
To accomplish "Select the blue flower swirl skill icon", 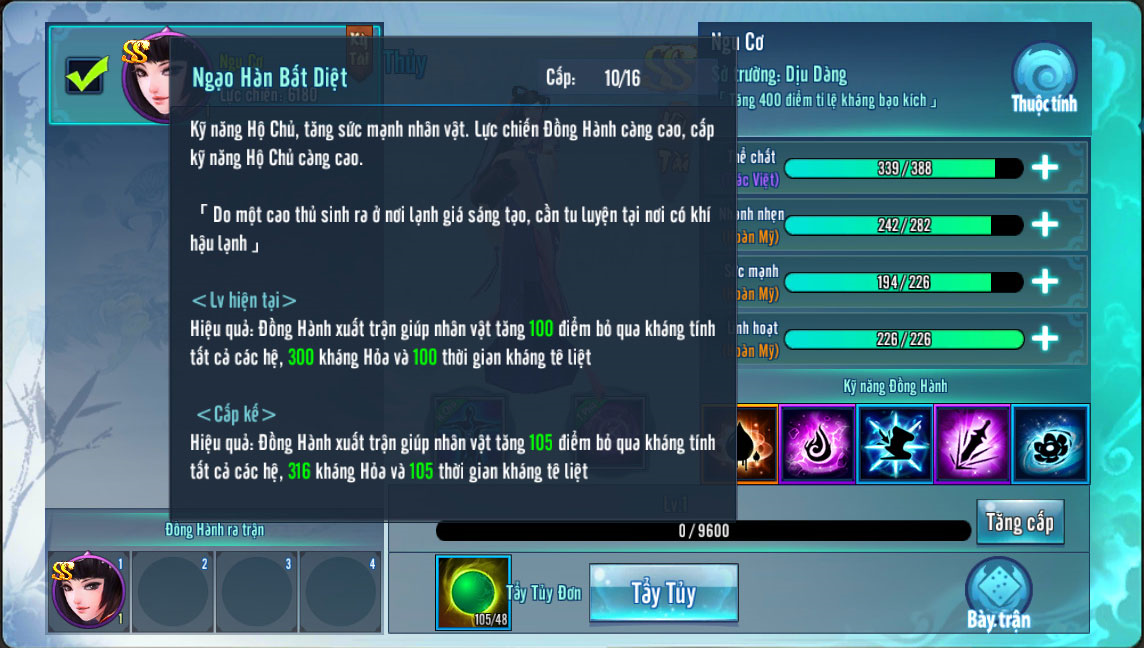I will click(1050, 444).
